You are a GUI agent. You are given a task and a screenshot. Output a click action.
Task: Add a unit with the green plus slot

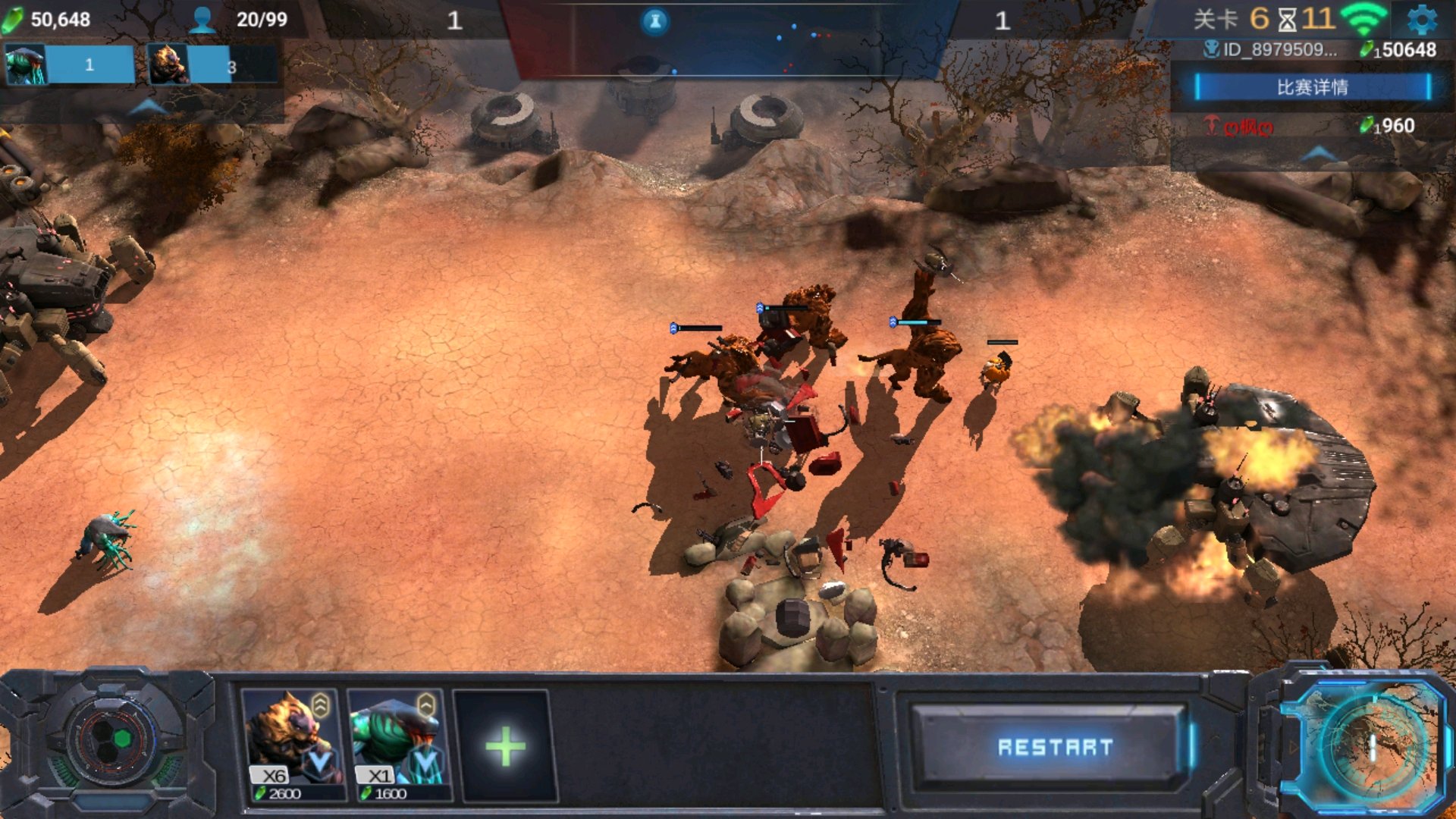click(x=505, y=747)
